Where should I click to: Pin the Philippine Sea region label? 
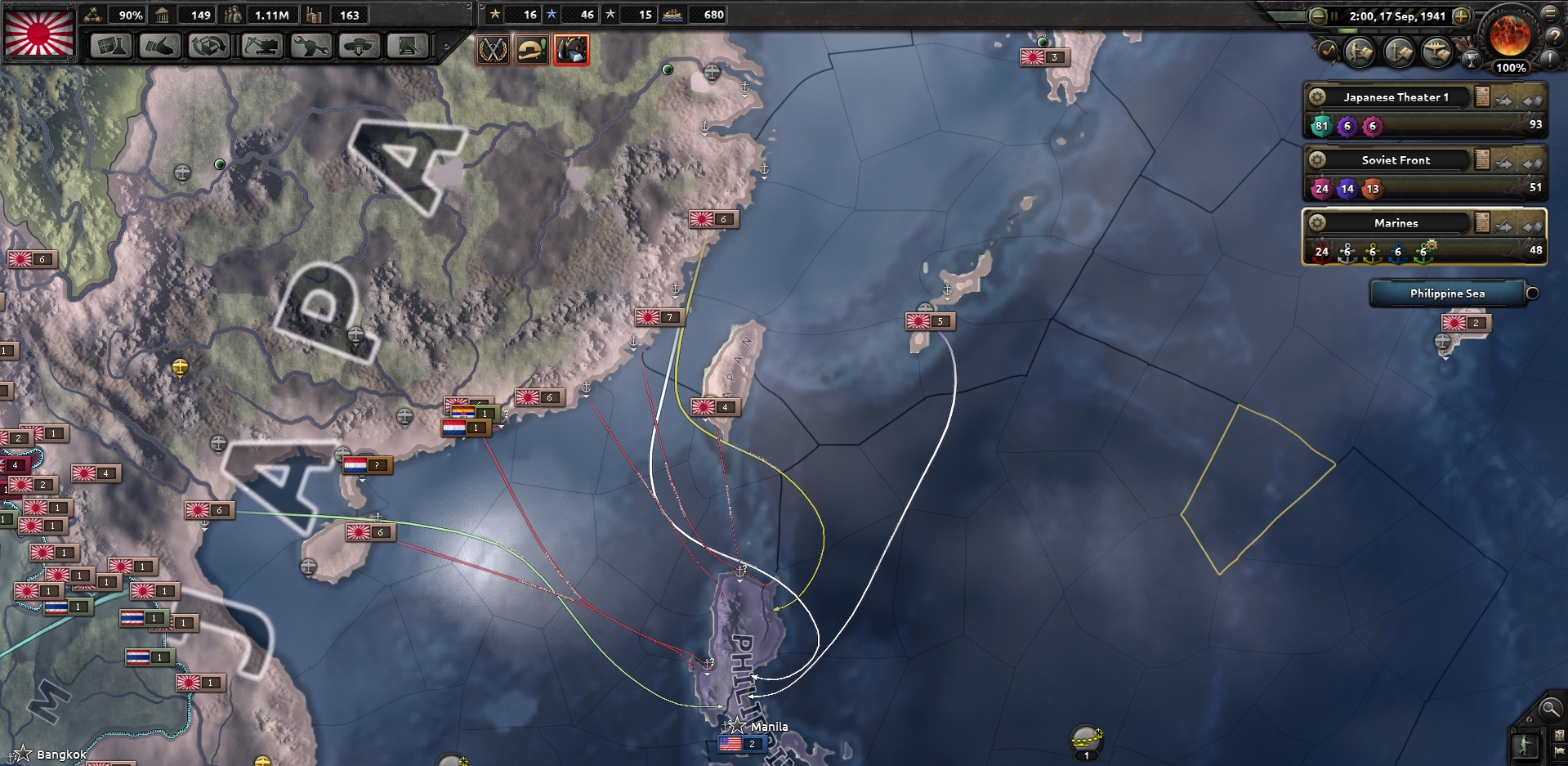(x=1531, y=293)
